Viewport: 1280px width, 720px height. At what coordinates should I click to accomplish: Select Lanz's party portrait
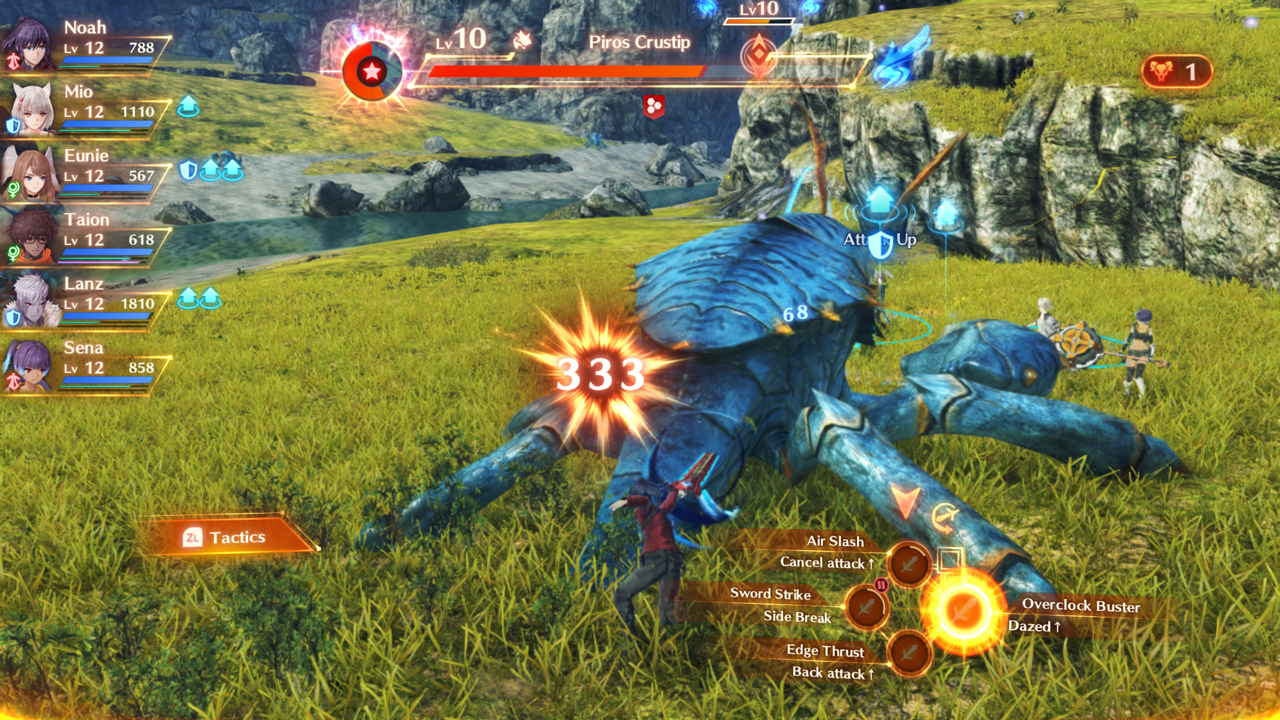point(30,302)
